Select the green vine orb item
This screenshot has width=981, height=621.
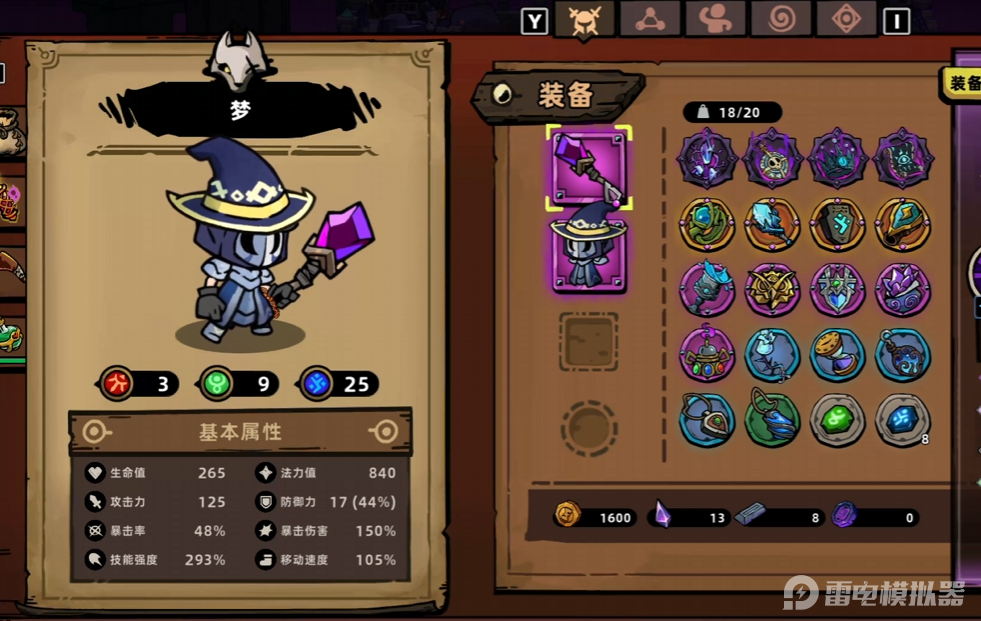click(x=707, y=224)
